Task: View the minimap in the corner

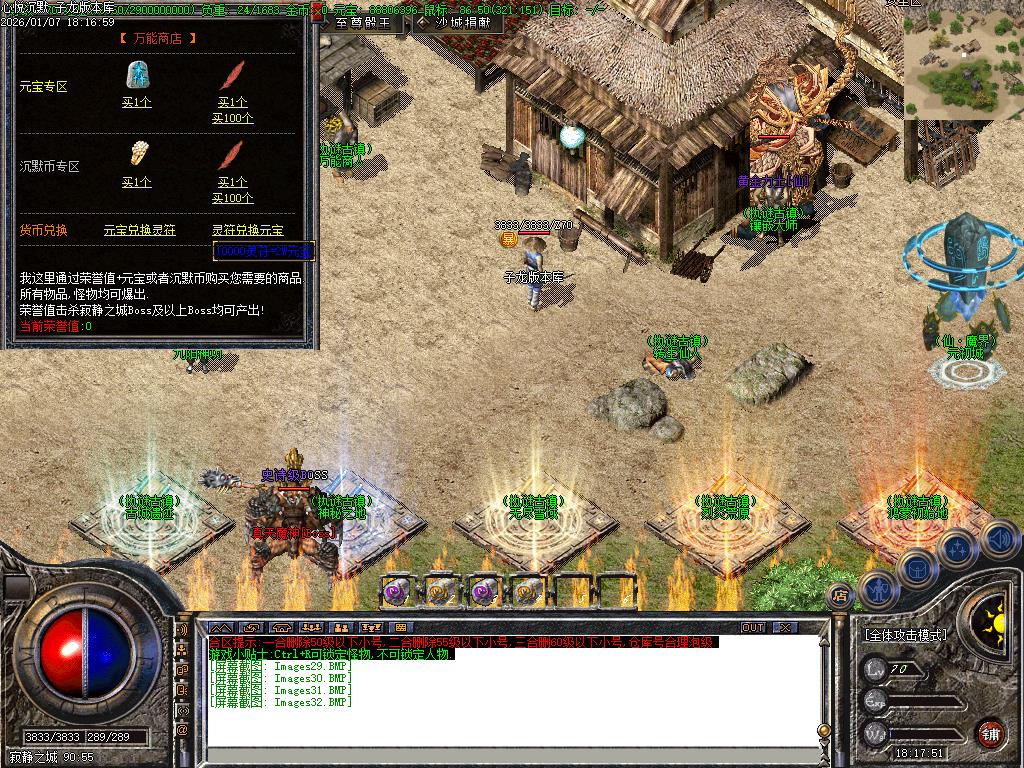Action: coord(963,60)
